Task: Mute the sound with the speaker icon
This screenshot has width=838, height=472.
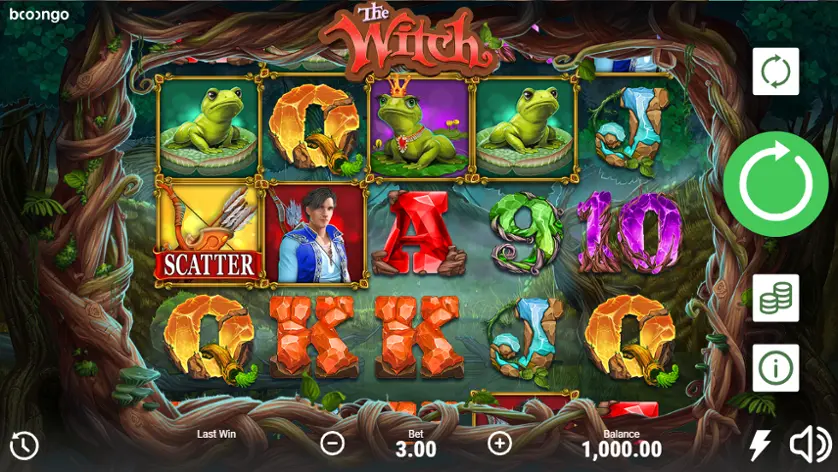Action: point(810,444)
